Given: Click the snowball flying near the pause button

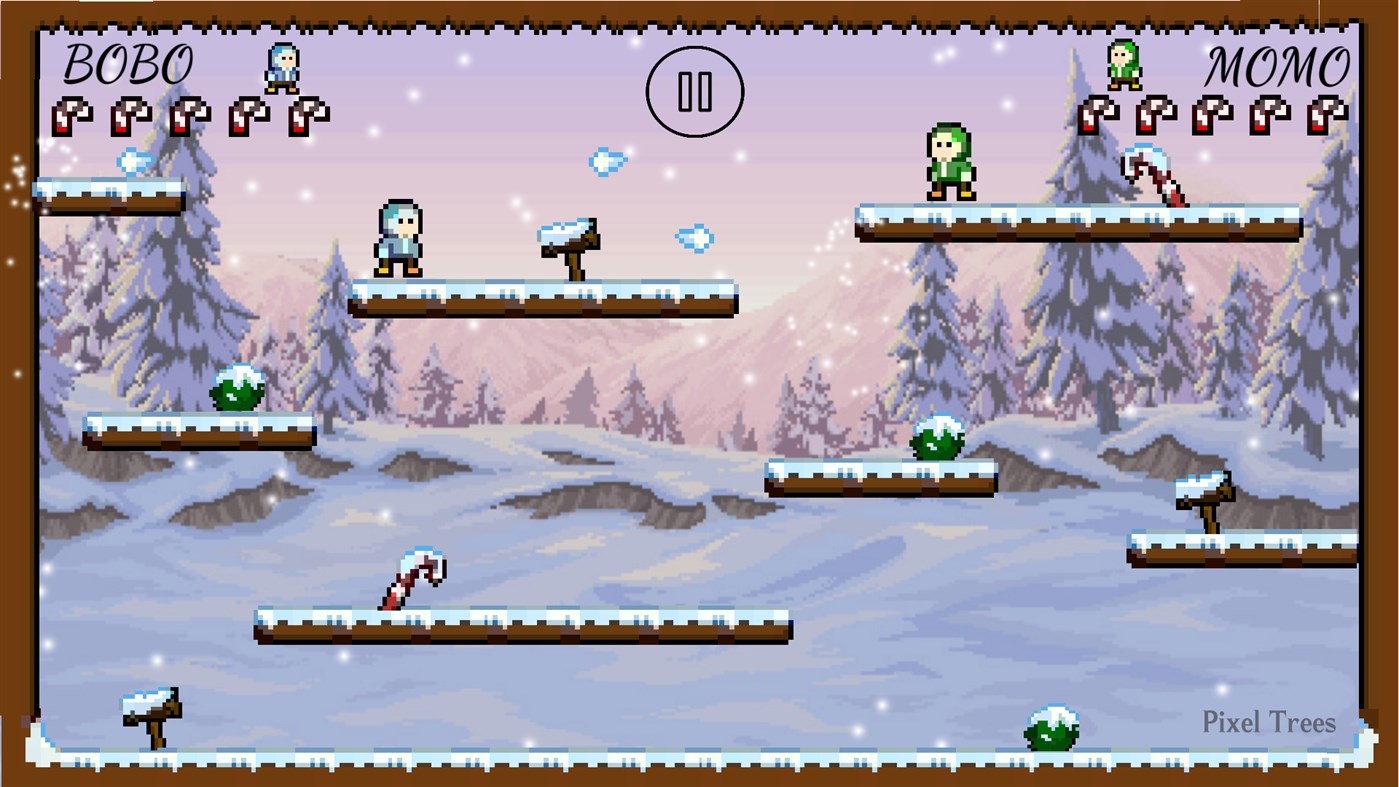Looking at the screenshot, I should tap(607, 162).
